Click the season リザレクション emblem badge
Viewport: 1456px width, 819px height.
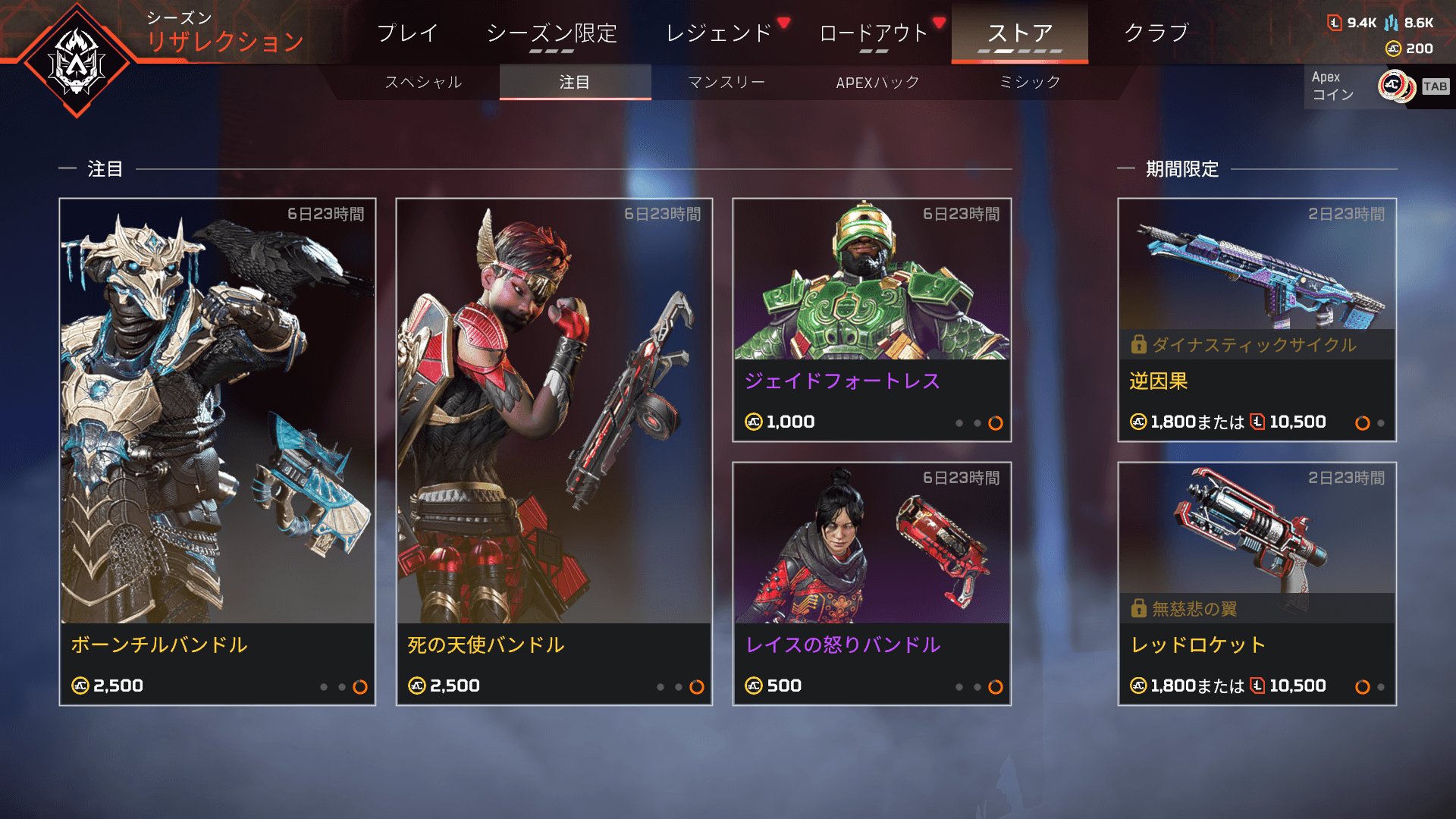click(x=77, y=61)
